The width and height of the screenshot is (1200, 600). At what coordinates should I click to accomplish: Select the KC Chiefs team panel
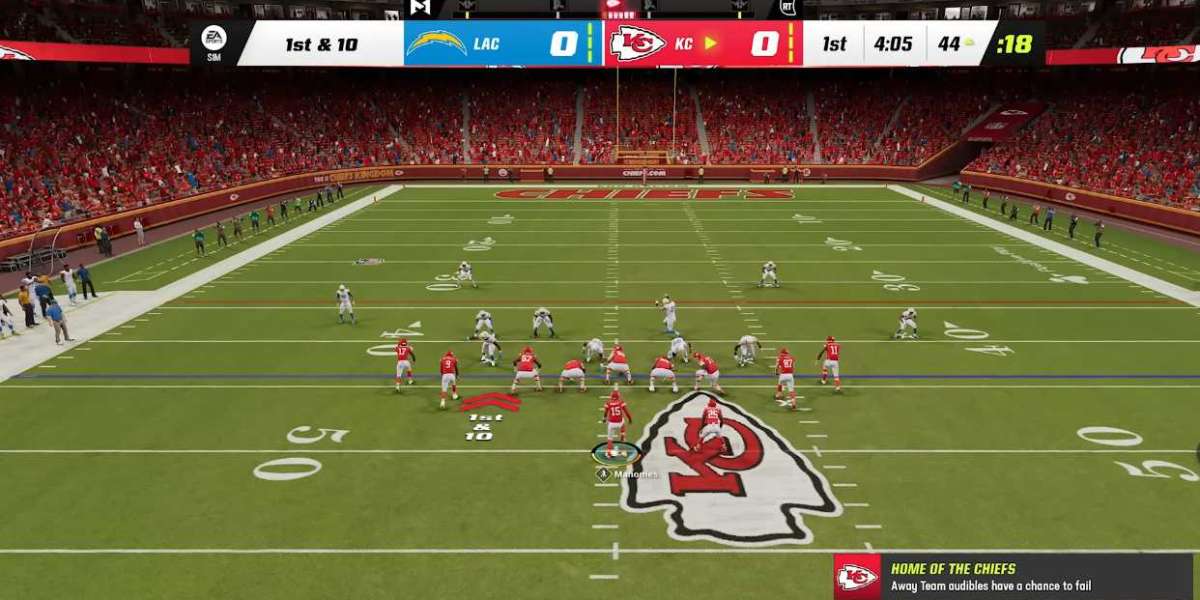pyautogui.click(x=703, y=44)
